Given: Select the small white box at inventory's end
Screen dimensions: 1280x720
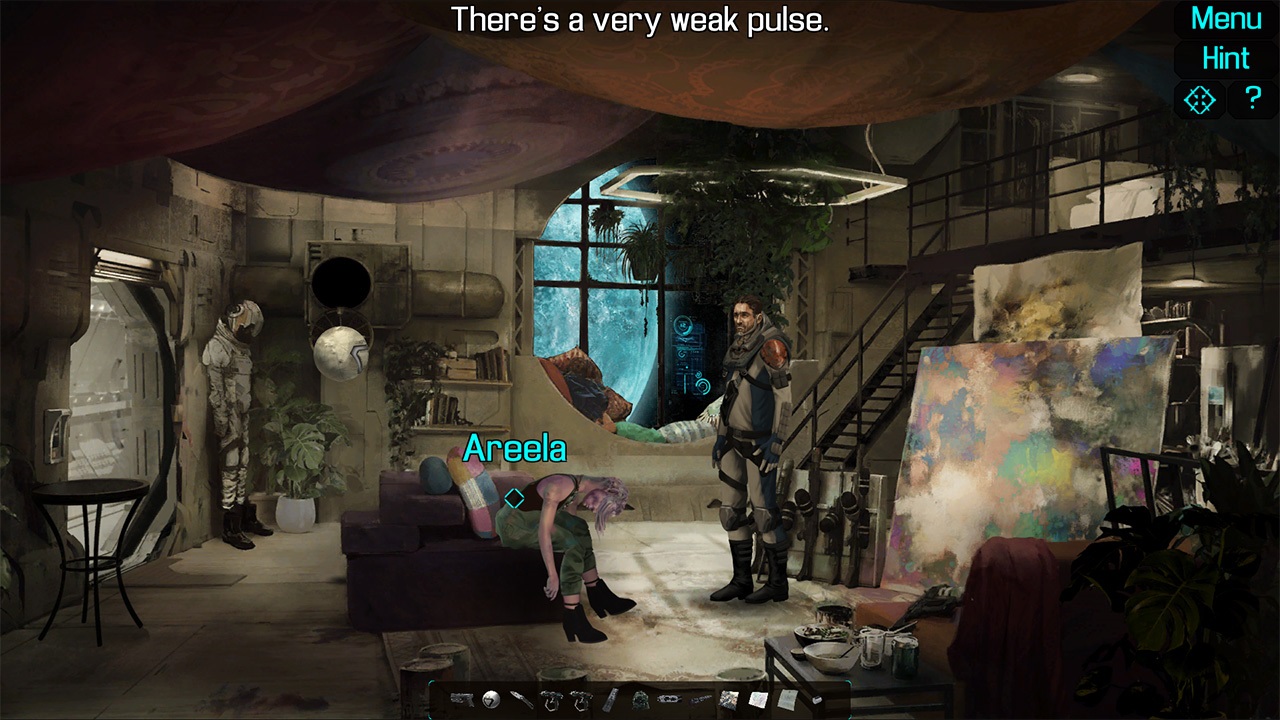Looking at the screenshot, I should point(817,699).
